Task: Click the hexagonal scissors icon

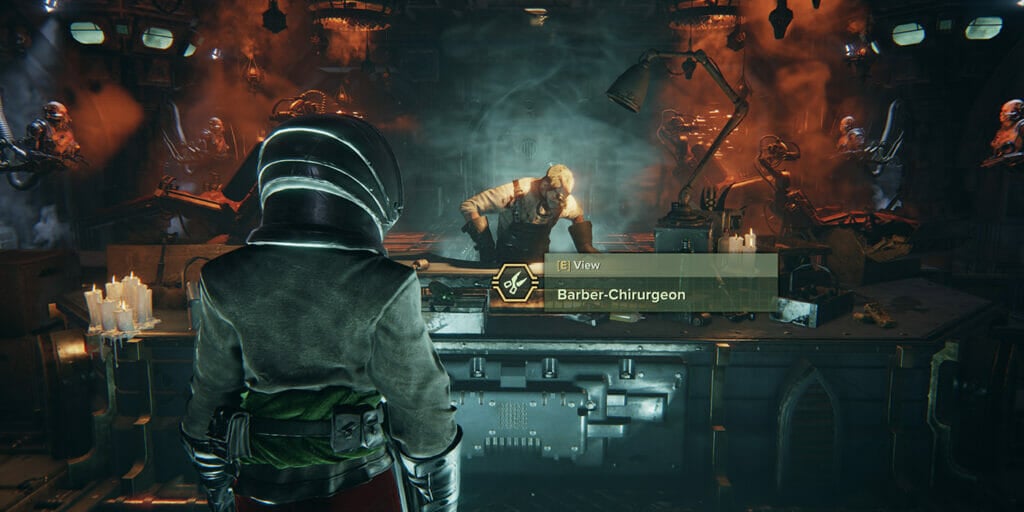Action: click(516, 284)
